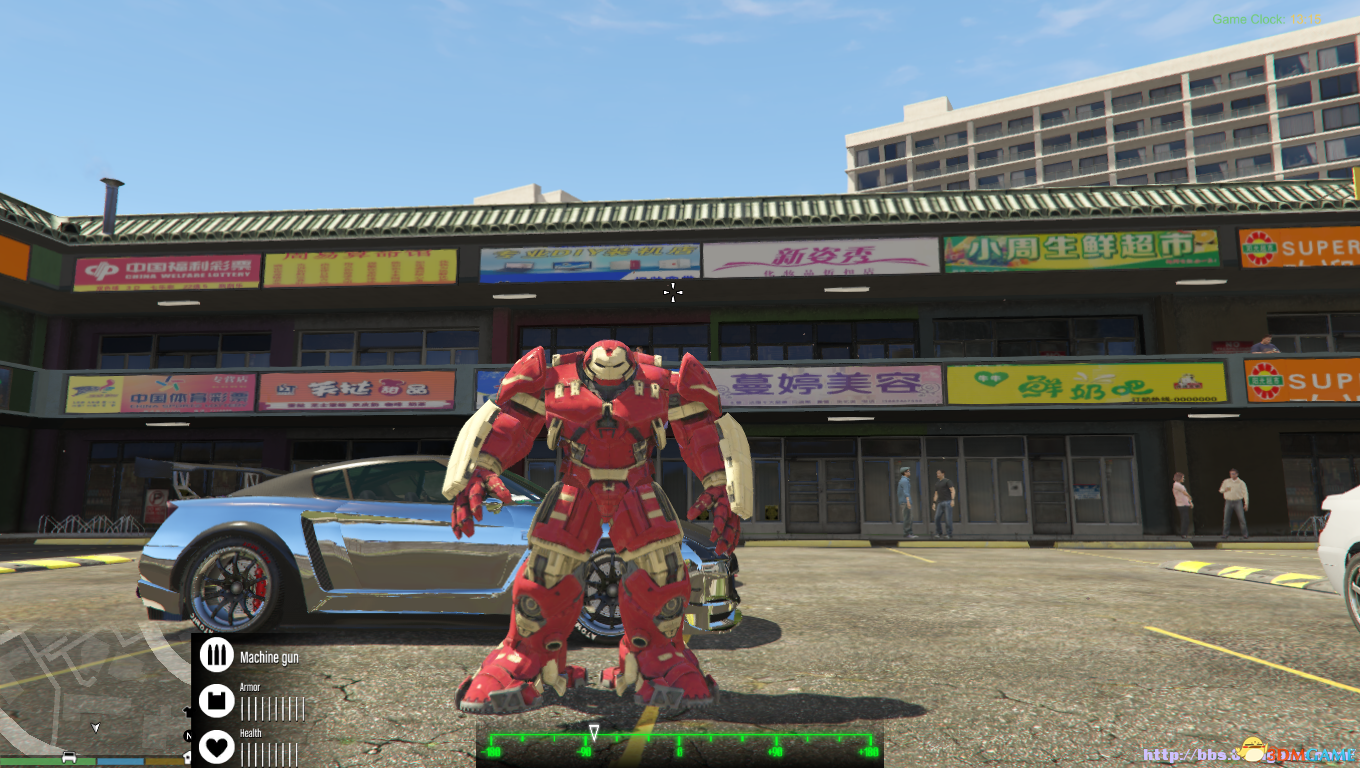Expand the Armor stat row

tap(250, 687)
